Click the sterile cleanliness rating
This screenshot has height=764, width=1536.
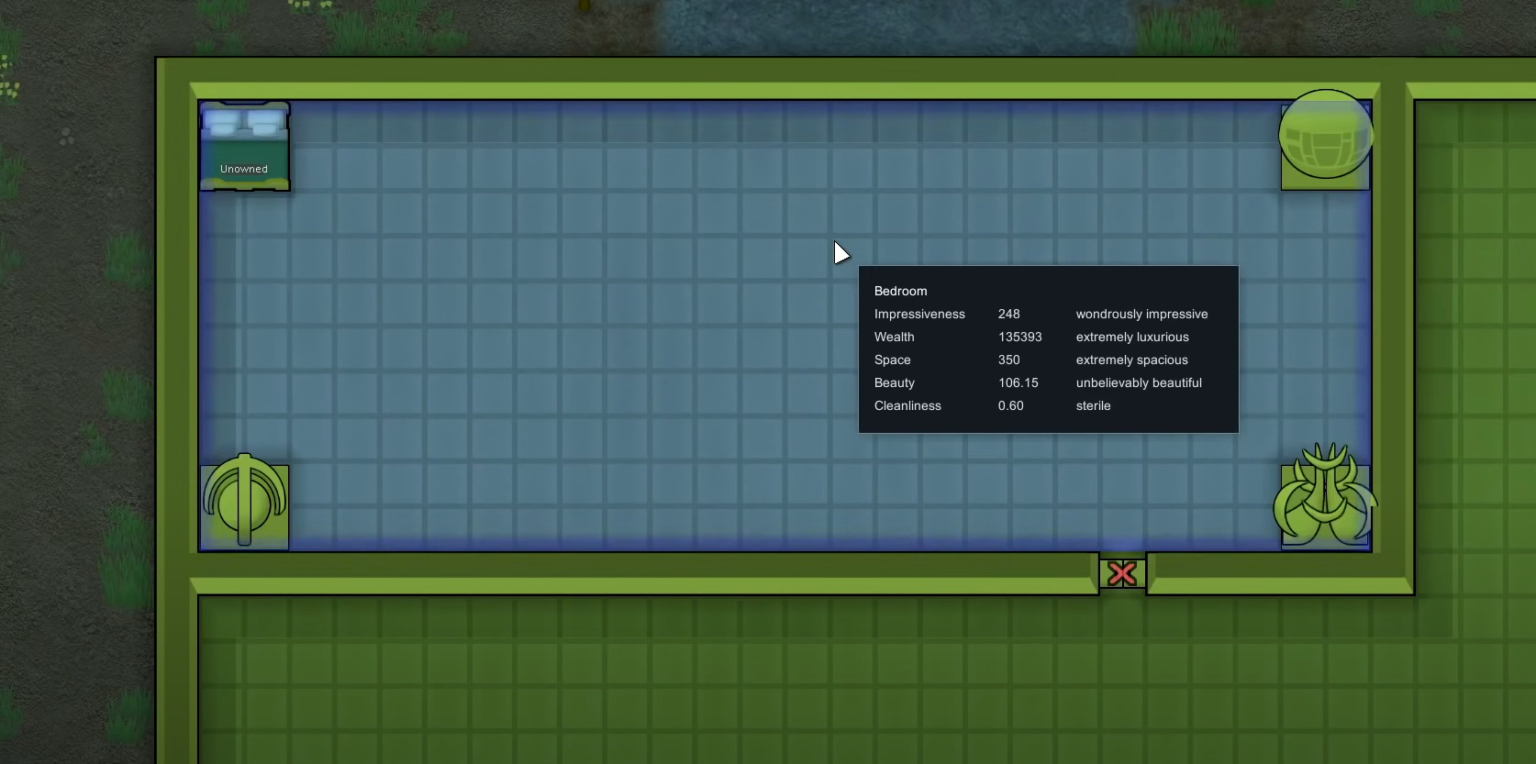[1092, 405]
